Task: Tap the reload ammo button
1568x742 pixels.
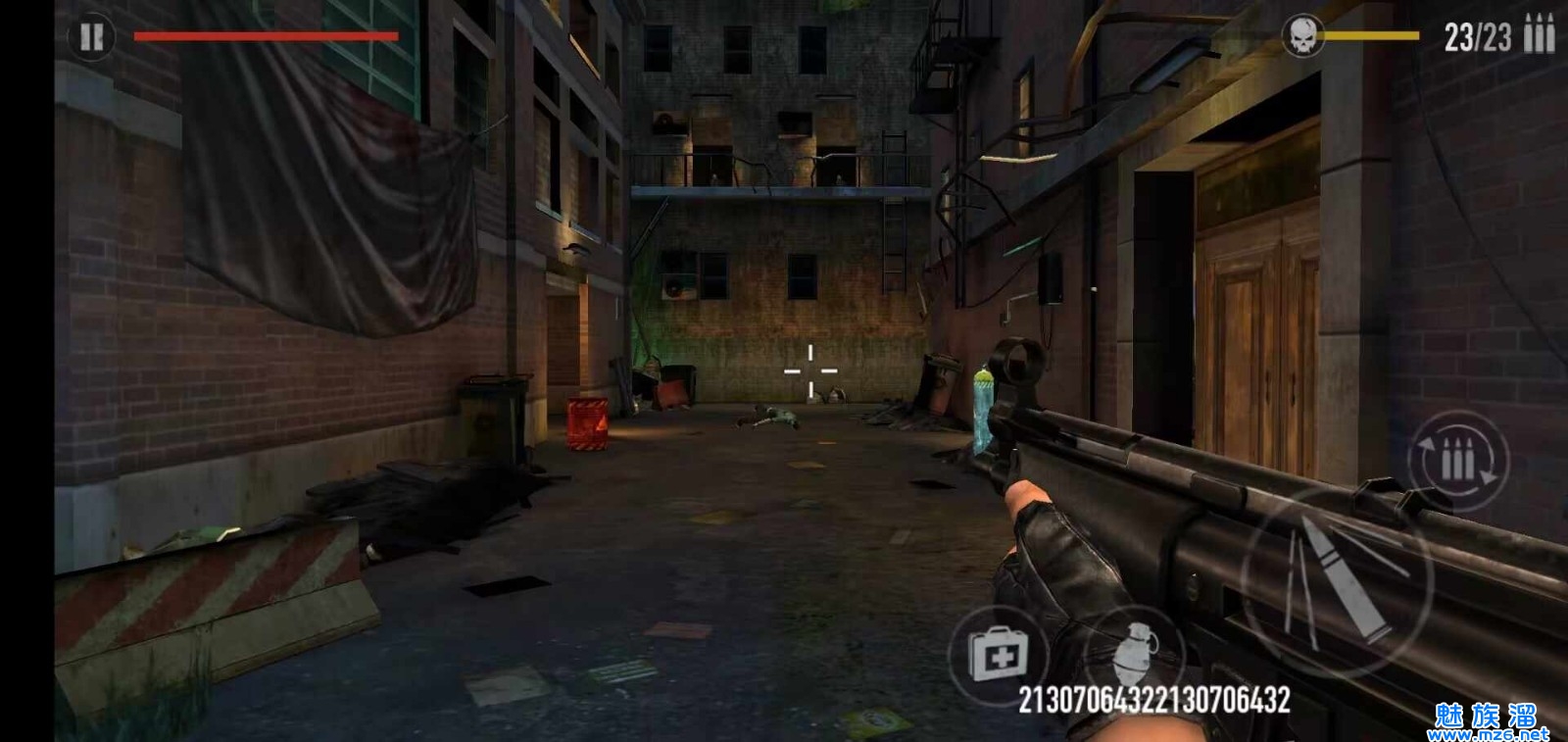Action: [1457, 461]
